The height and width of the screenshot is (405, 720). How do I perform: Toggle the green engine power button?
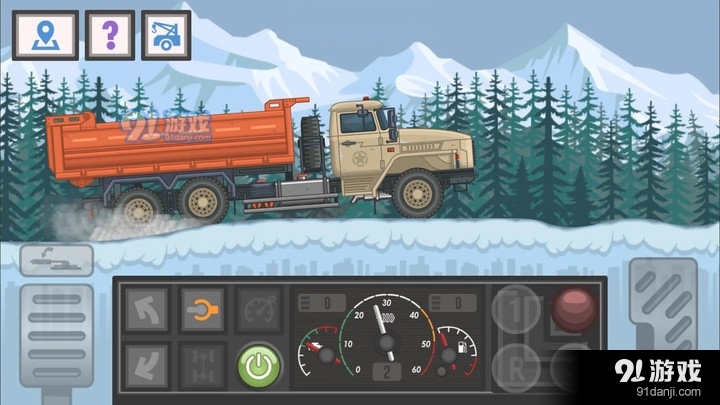click(x=259, y=364)
